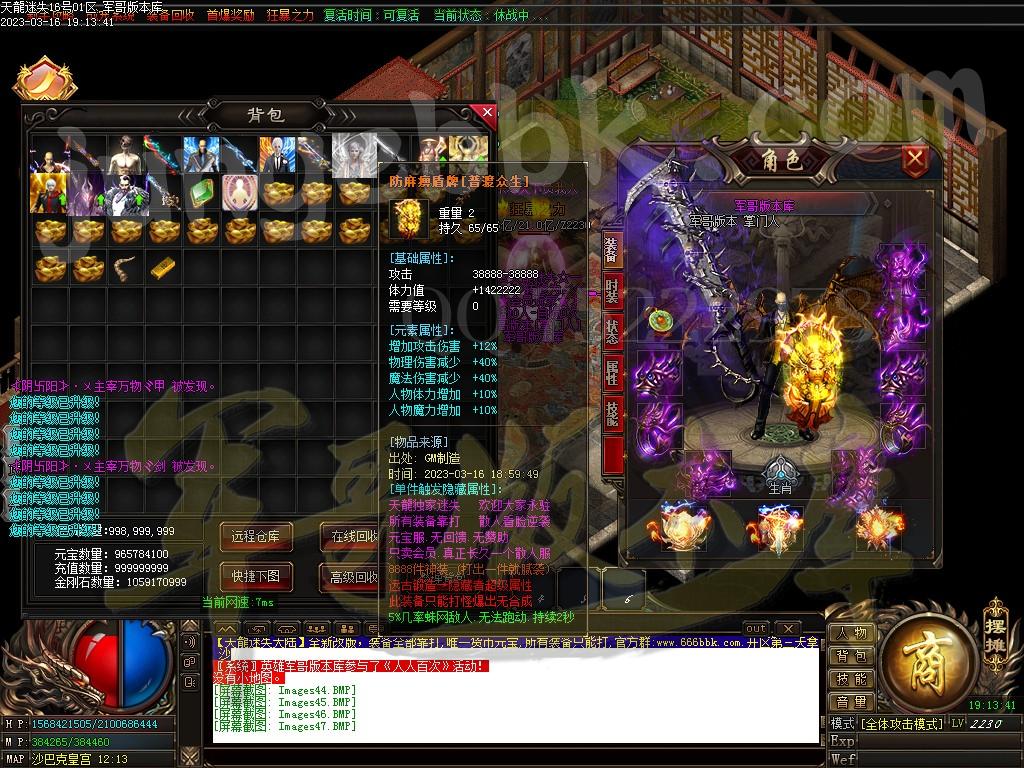Switch to the 技能 skills tab in character panel
Image resolution: width=1024 pixels, height=768 pixels.
[612, 413]
